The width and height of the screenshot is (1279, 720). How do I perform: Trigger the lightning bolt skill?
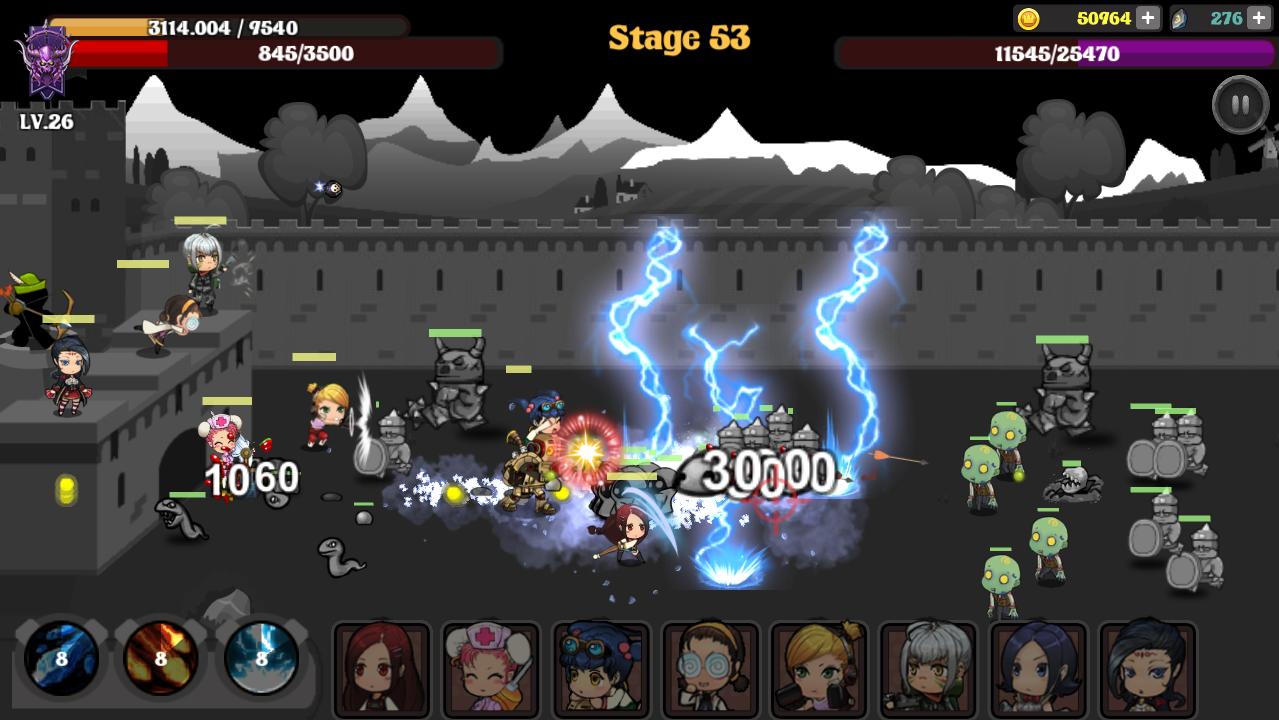[261, 659]
